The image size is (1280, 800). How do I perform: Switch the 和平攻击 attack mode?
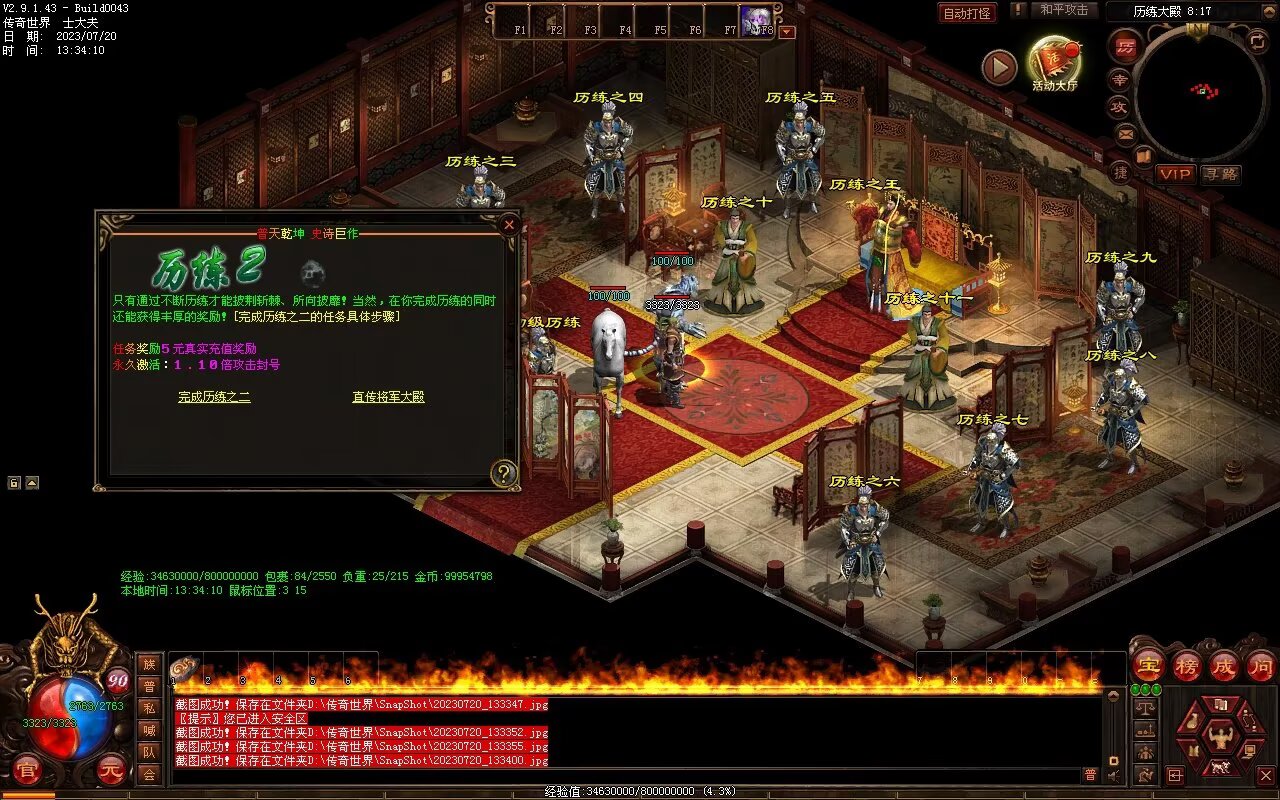click(x=1063, y=10)
